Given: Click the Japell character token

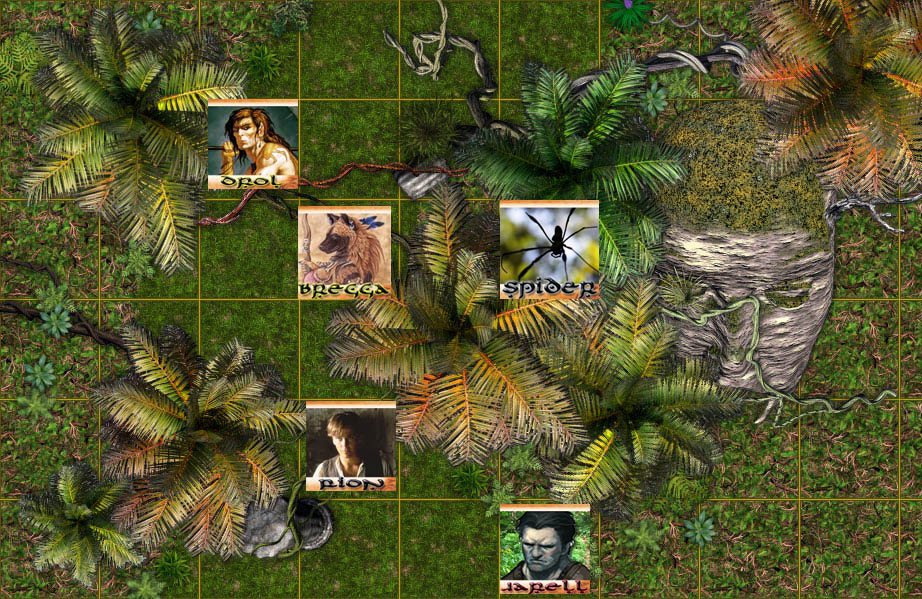Looking at the screenshot, I should 545,549.
